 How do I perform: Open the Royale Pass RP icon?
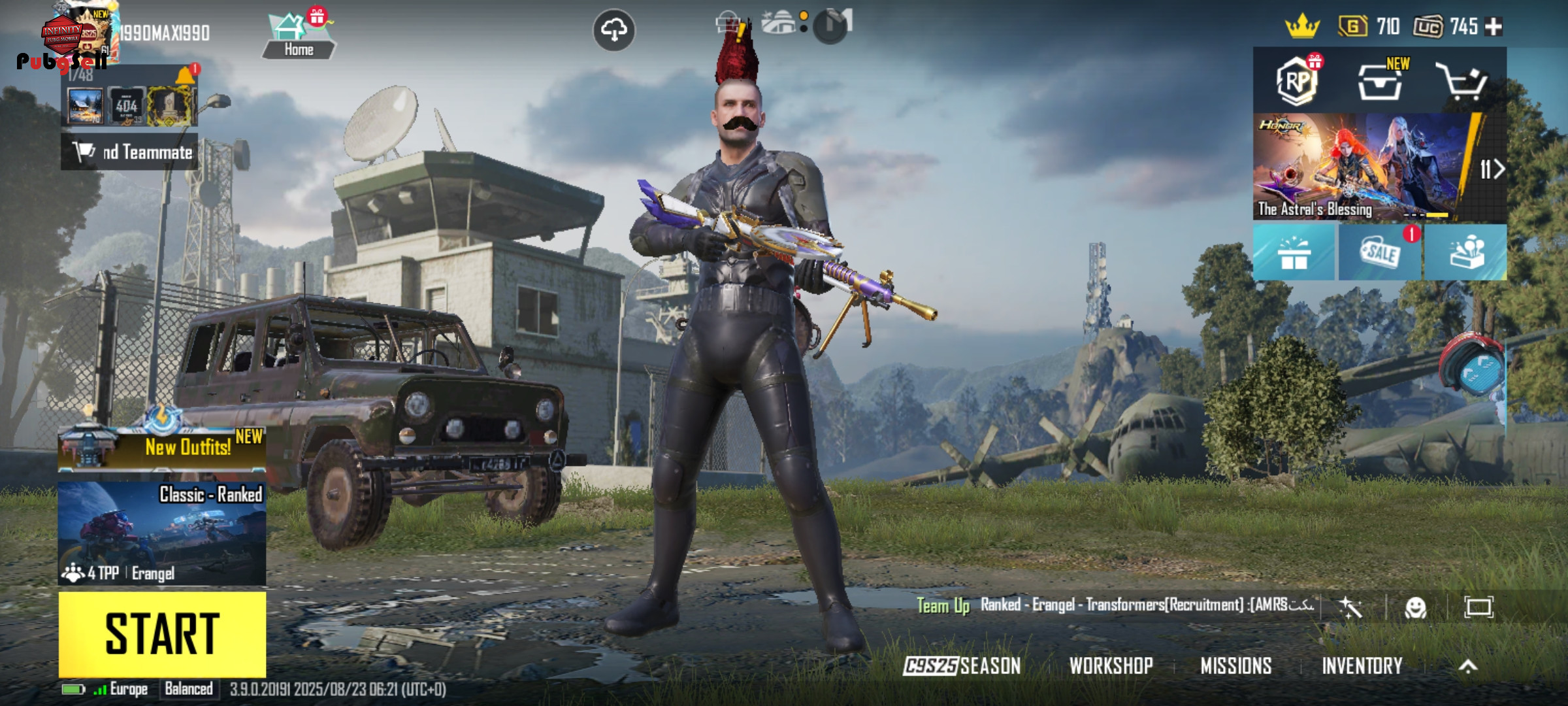tap(1297, 82)
